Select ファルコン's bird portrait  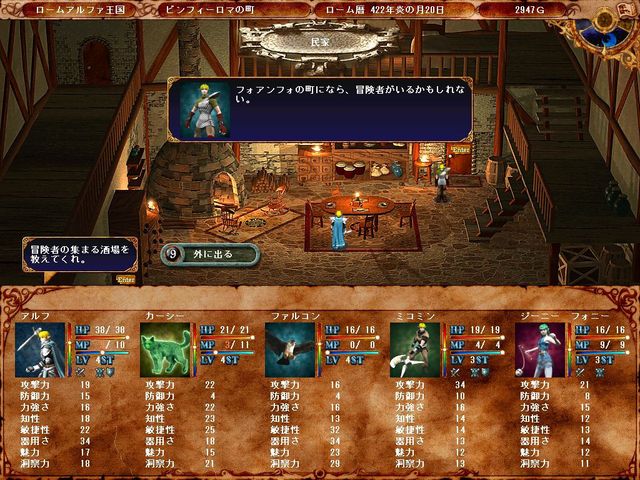(x=291, y=349)
